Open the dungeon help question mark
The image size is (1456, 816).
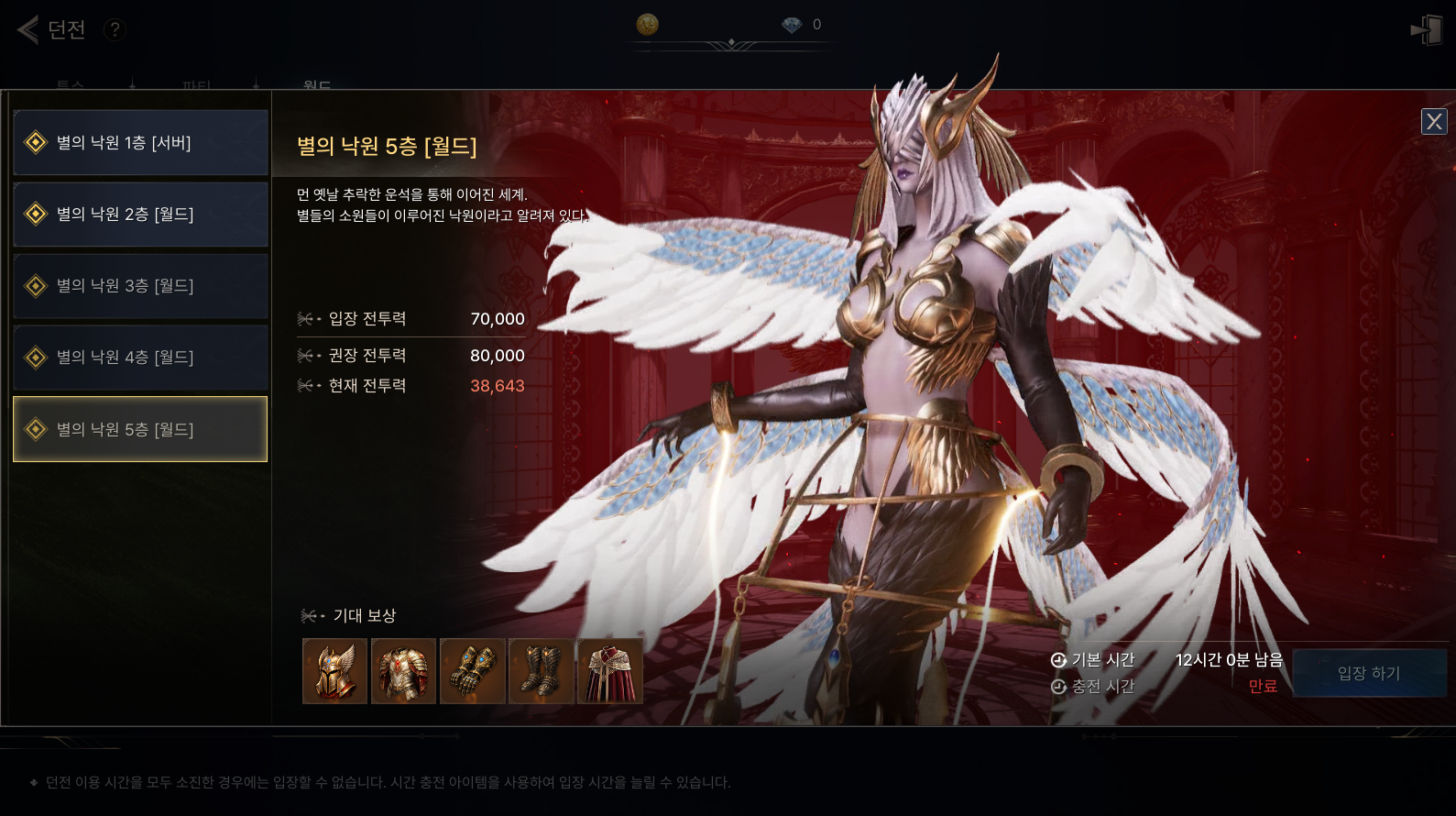pos(115,29)
